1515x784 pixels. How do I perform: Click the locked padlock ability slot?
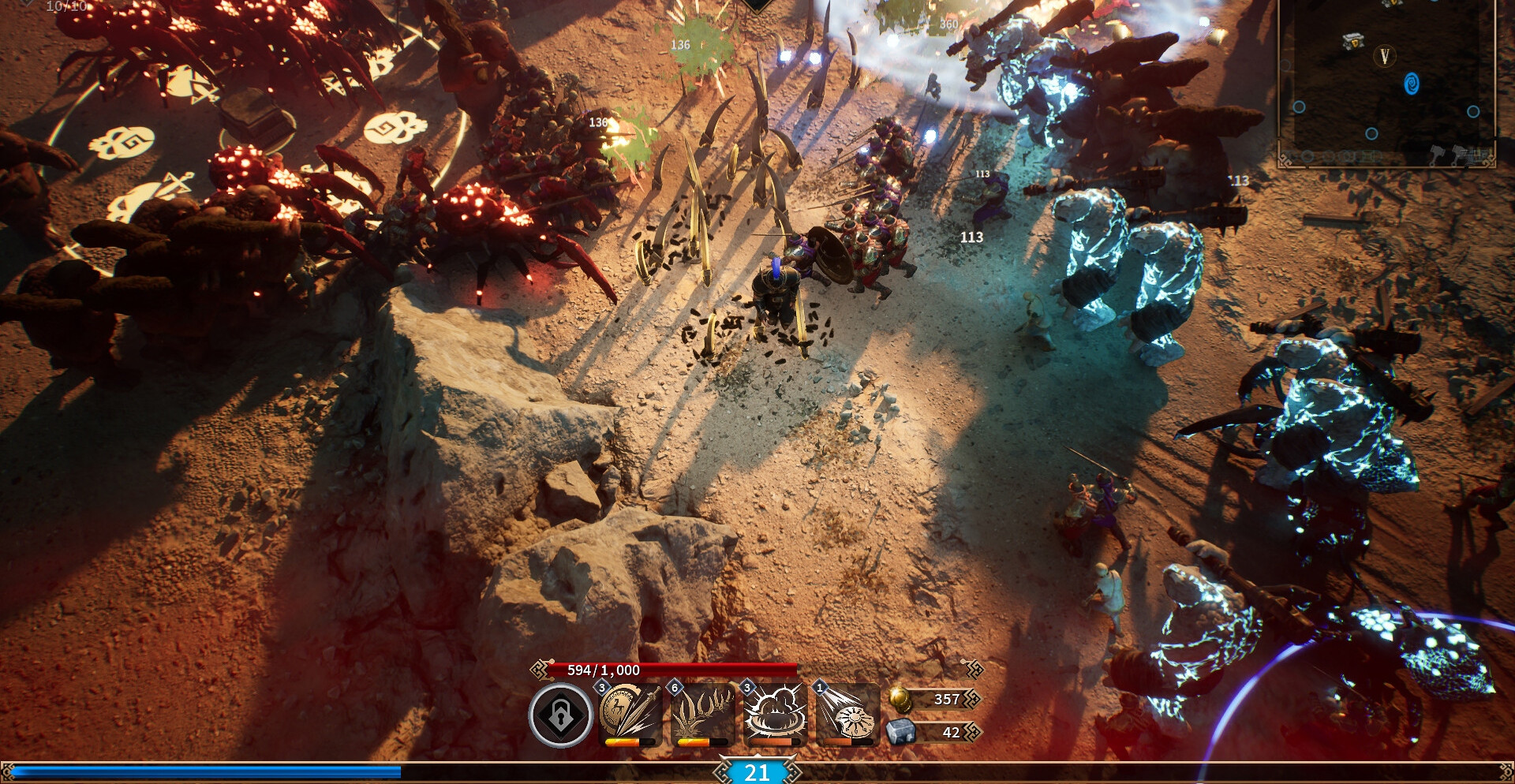click(x=560, y=715)
